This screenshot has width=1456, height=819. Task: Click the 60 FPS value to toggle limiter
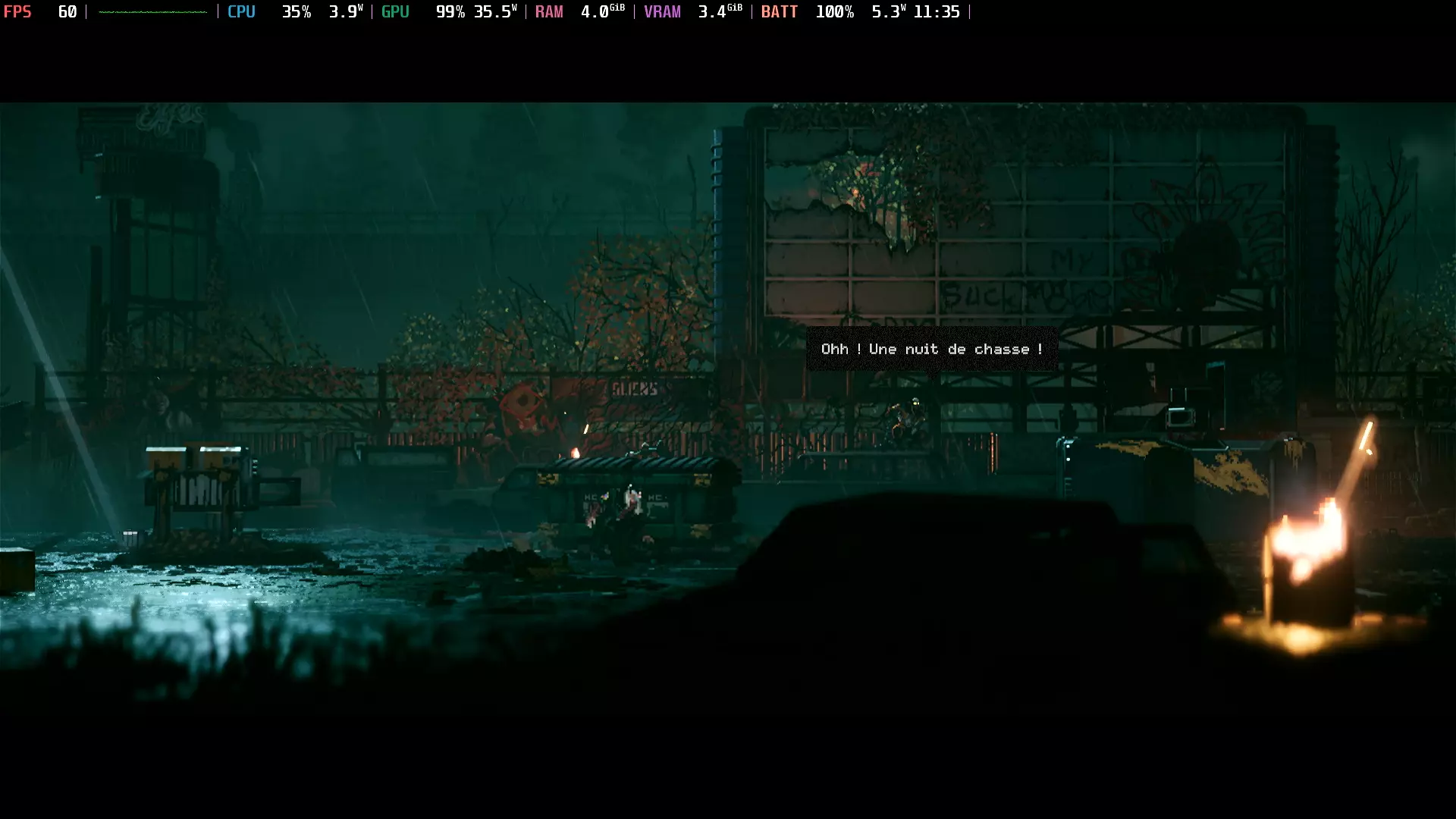click(x=67, y=11)
